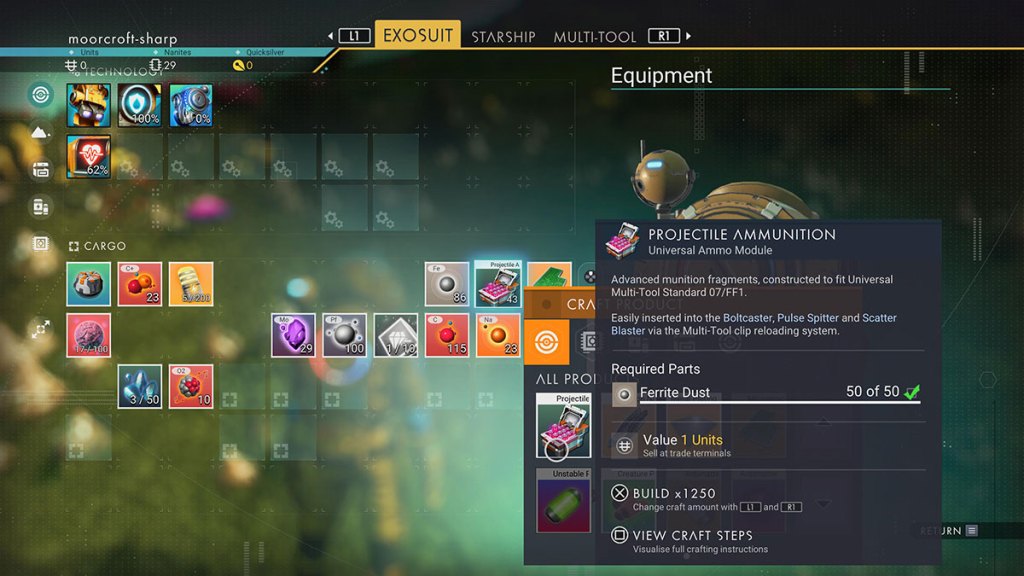Open the Multi-Tool inventory tab
Viewport: 1024px width, 576px height.
pyautogui.click(x=594, y=37)
